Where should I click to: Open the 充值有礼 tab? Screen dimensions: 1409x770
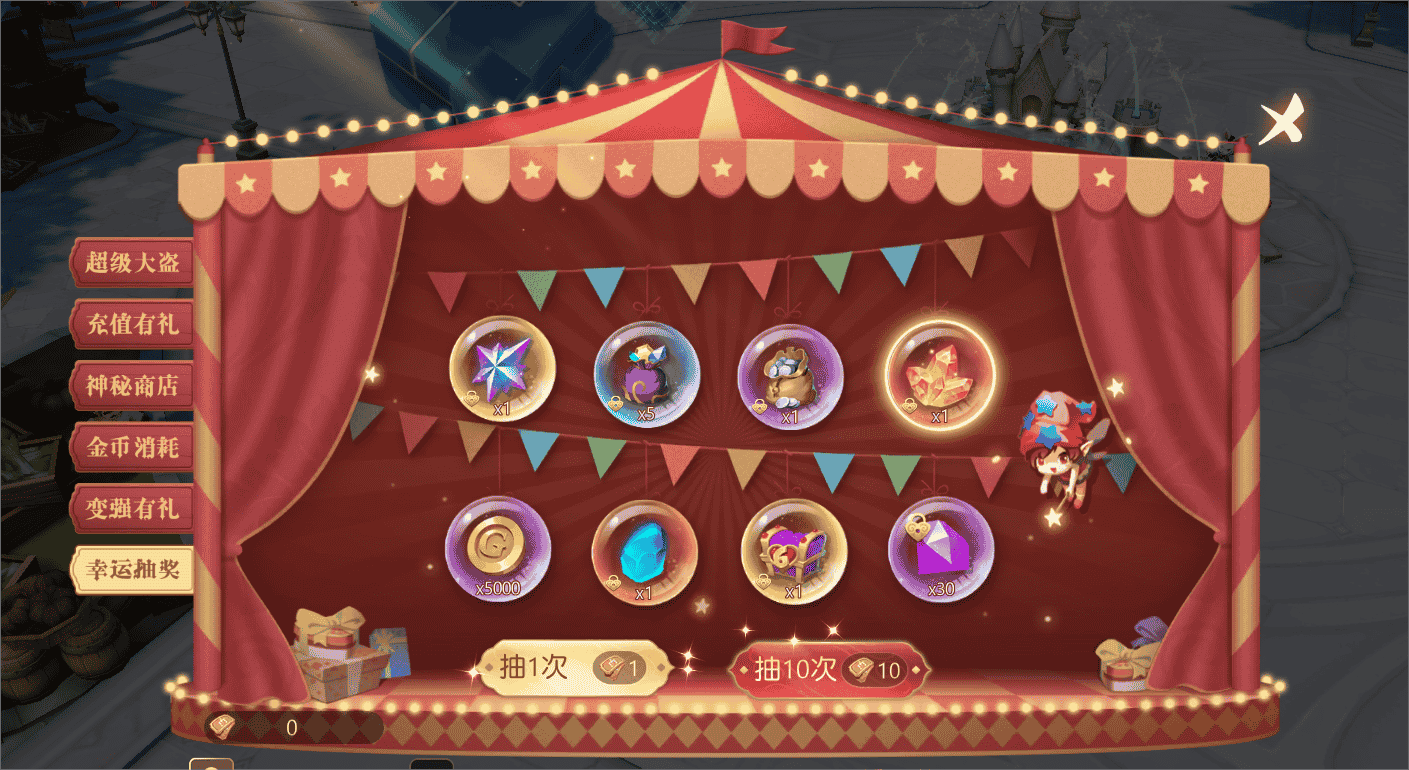(132, 325)
